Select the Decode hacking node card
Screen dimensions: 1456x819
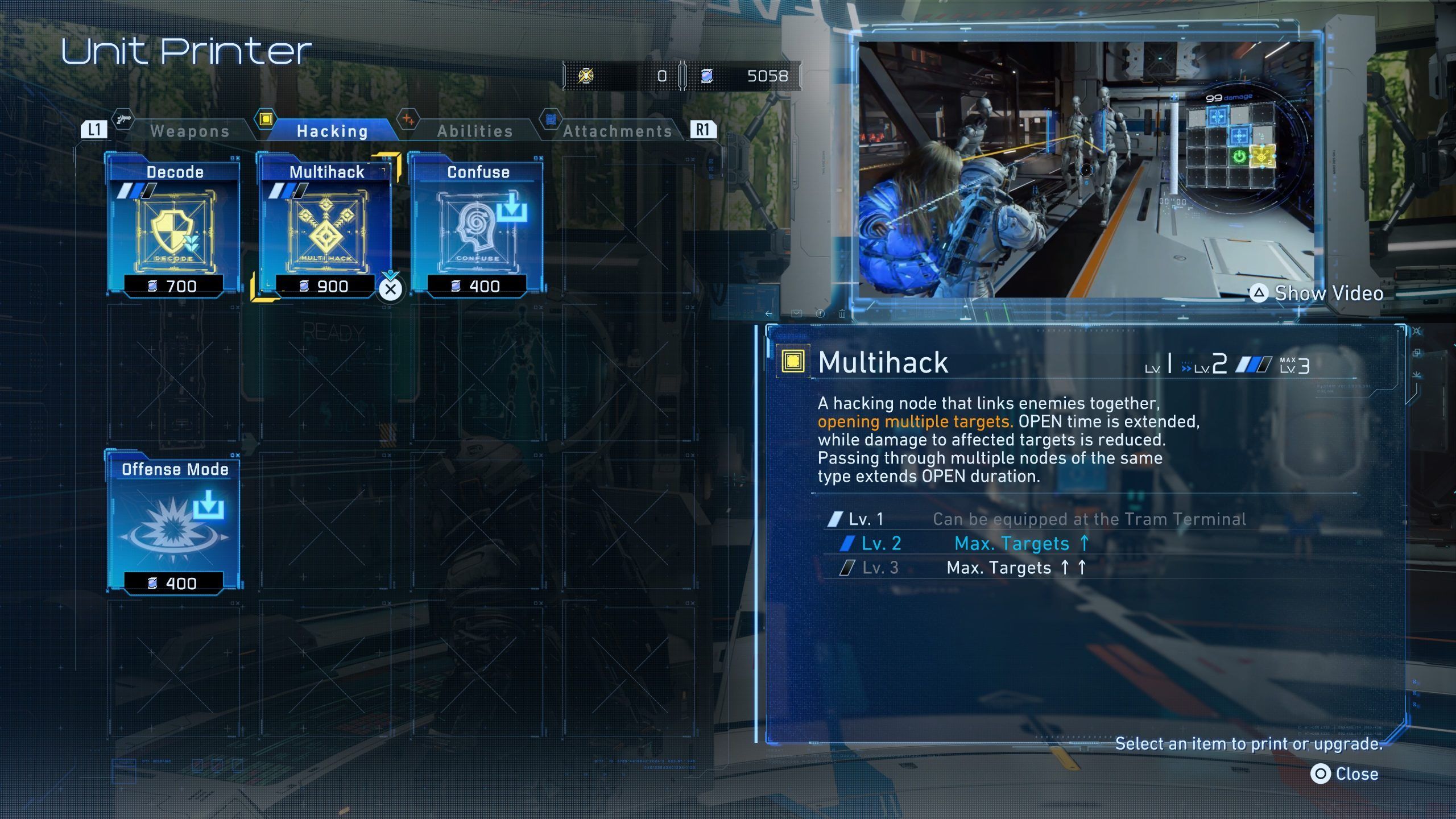[174, 226]
